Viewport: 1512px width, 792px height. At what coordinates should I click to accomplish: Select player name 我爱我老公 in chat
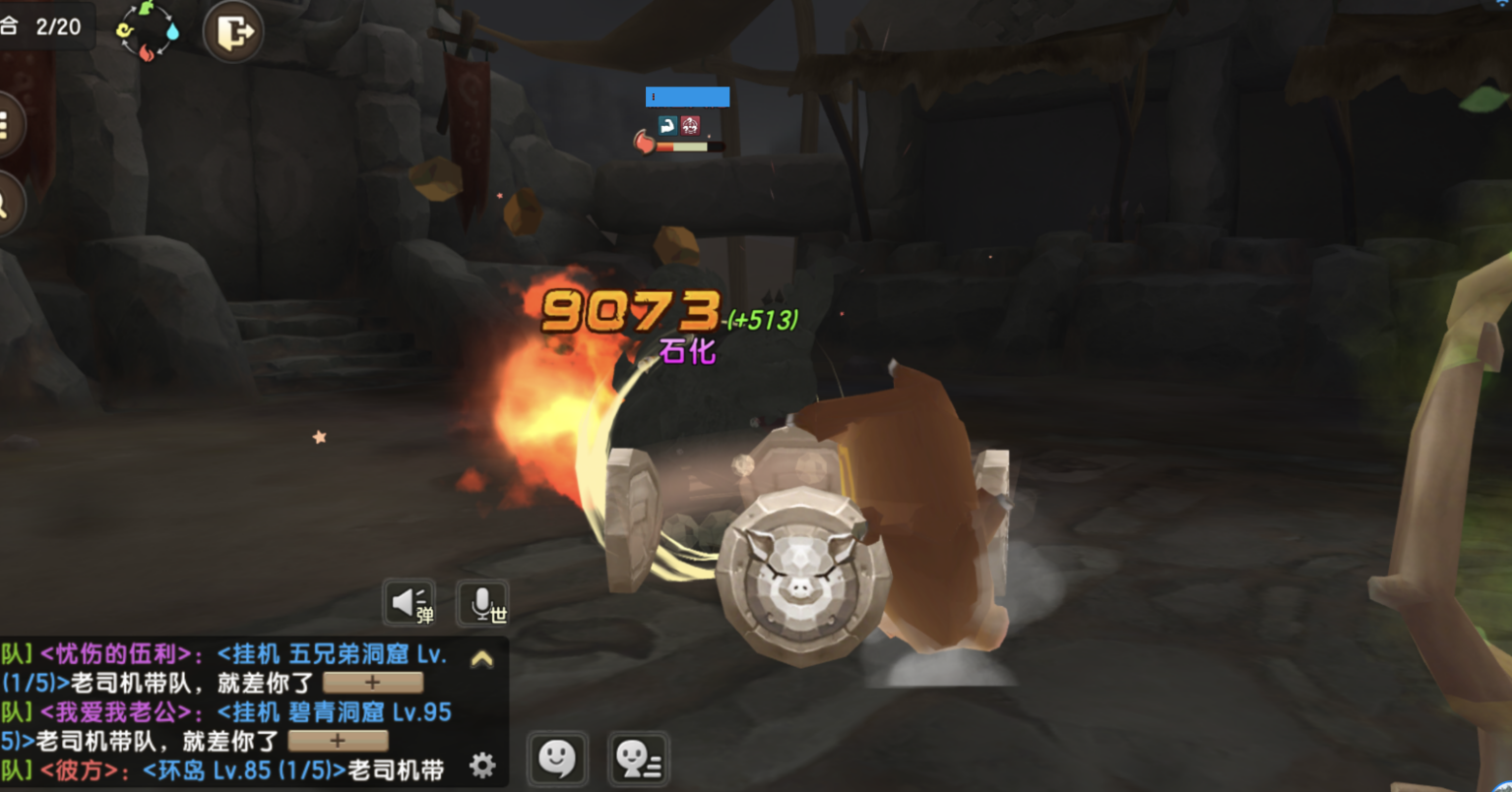point(115,712)
